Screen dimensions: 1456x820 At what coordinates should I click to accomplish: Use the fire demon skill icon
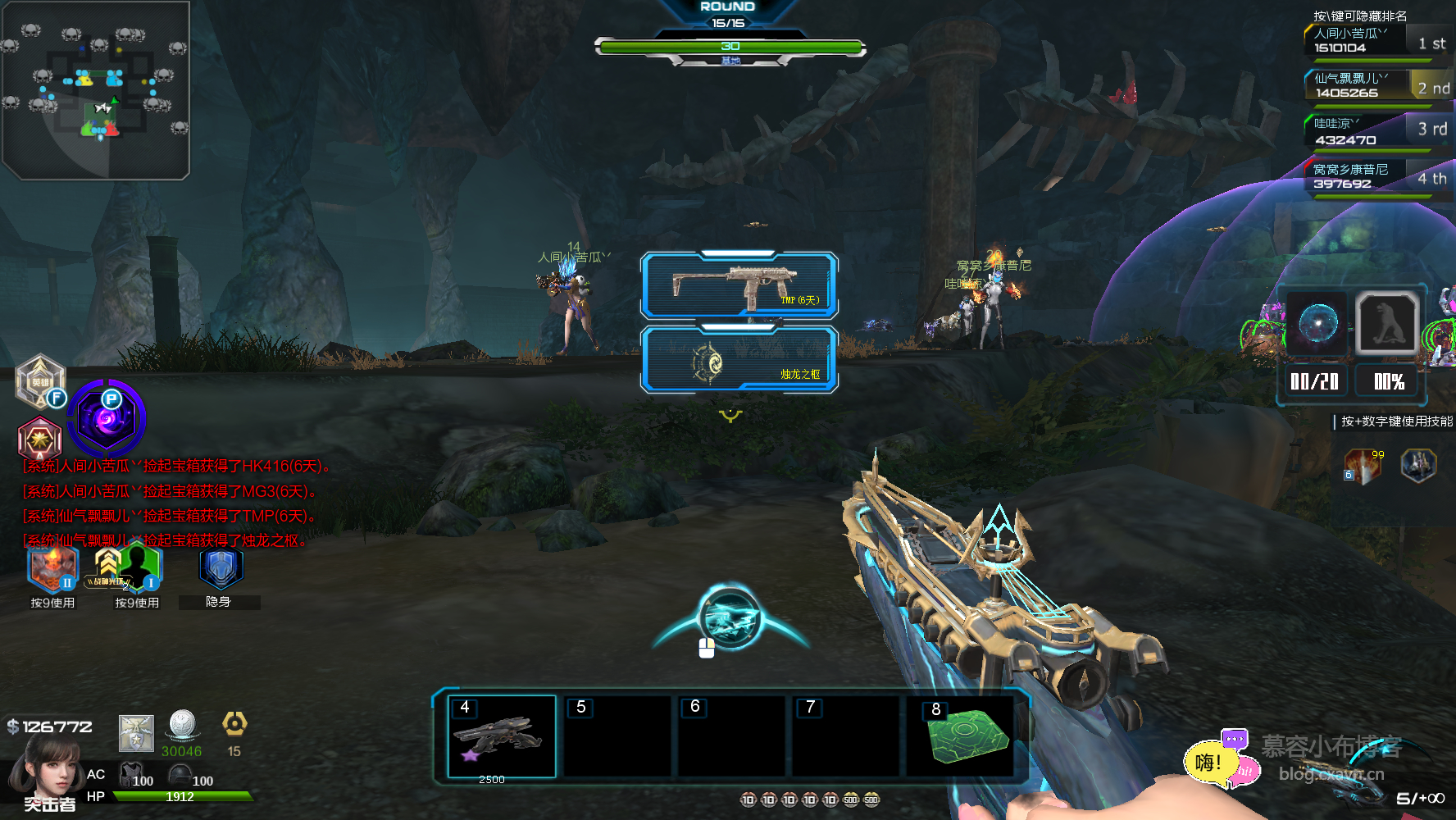[52, 568]
